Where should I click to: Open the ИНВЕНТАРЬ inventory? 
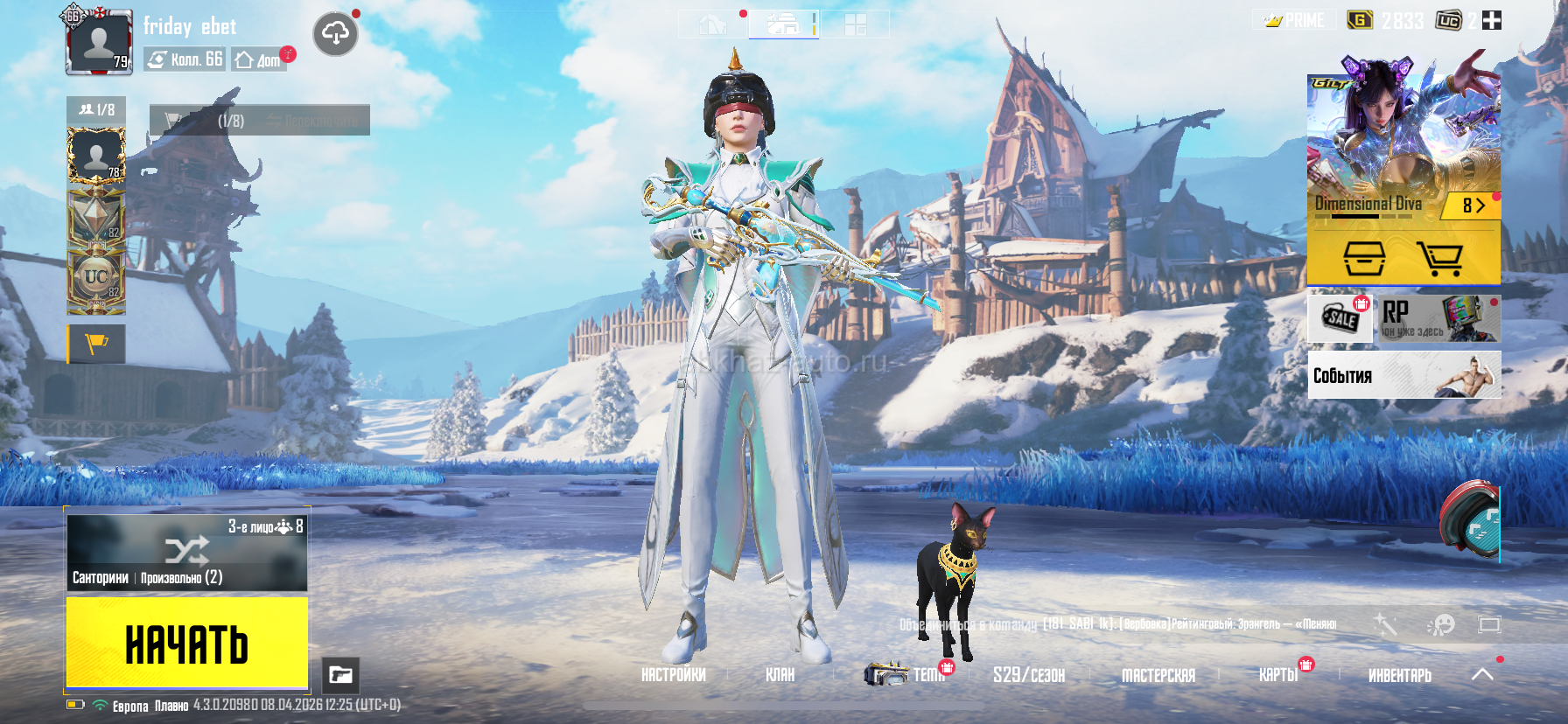tap(1399, 675)
